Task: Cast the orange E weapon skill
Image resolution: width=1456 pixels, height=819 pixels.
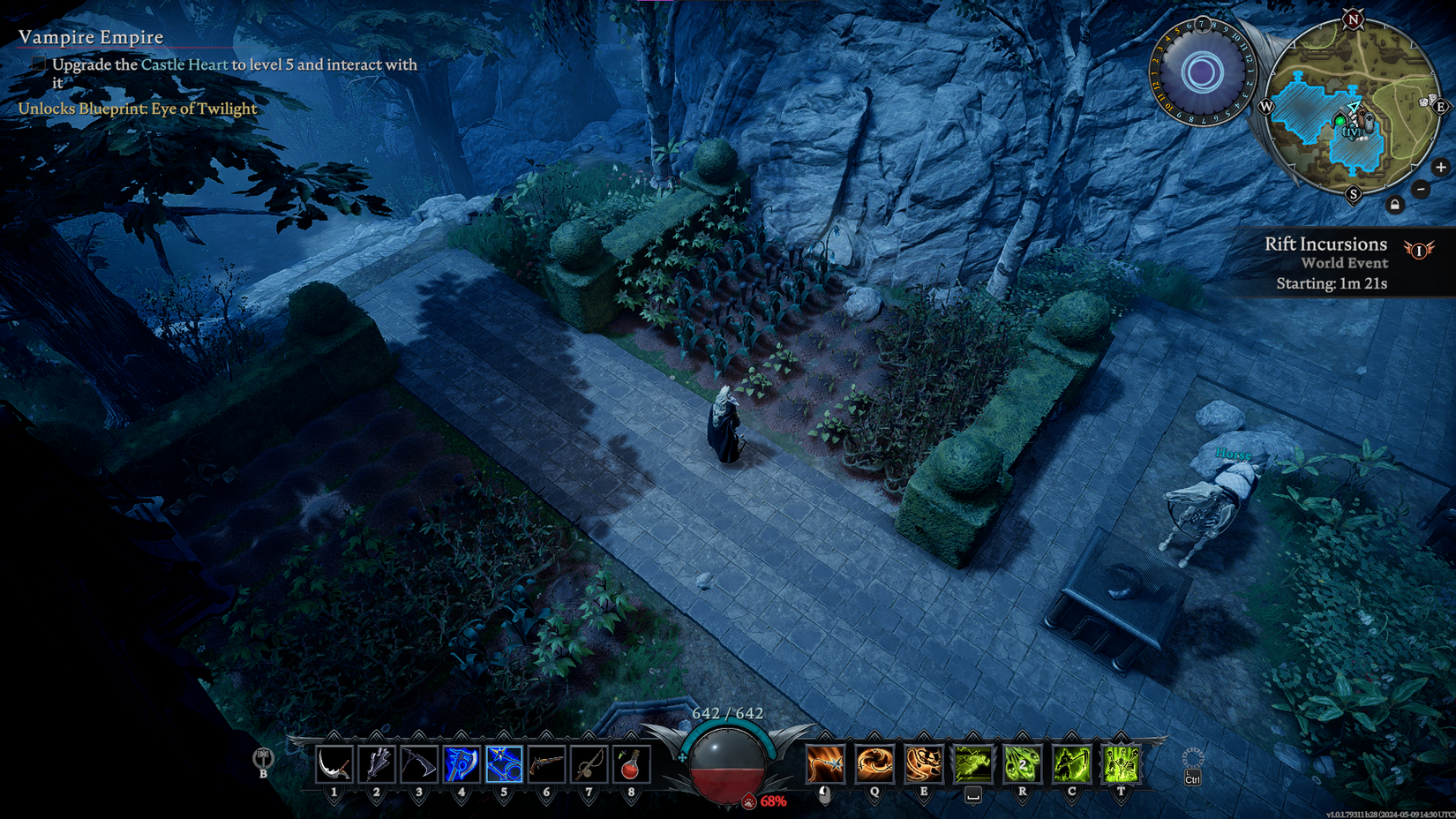Action: click(924, 763)
